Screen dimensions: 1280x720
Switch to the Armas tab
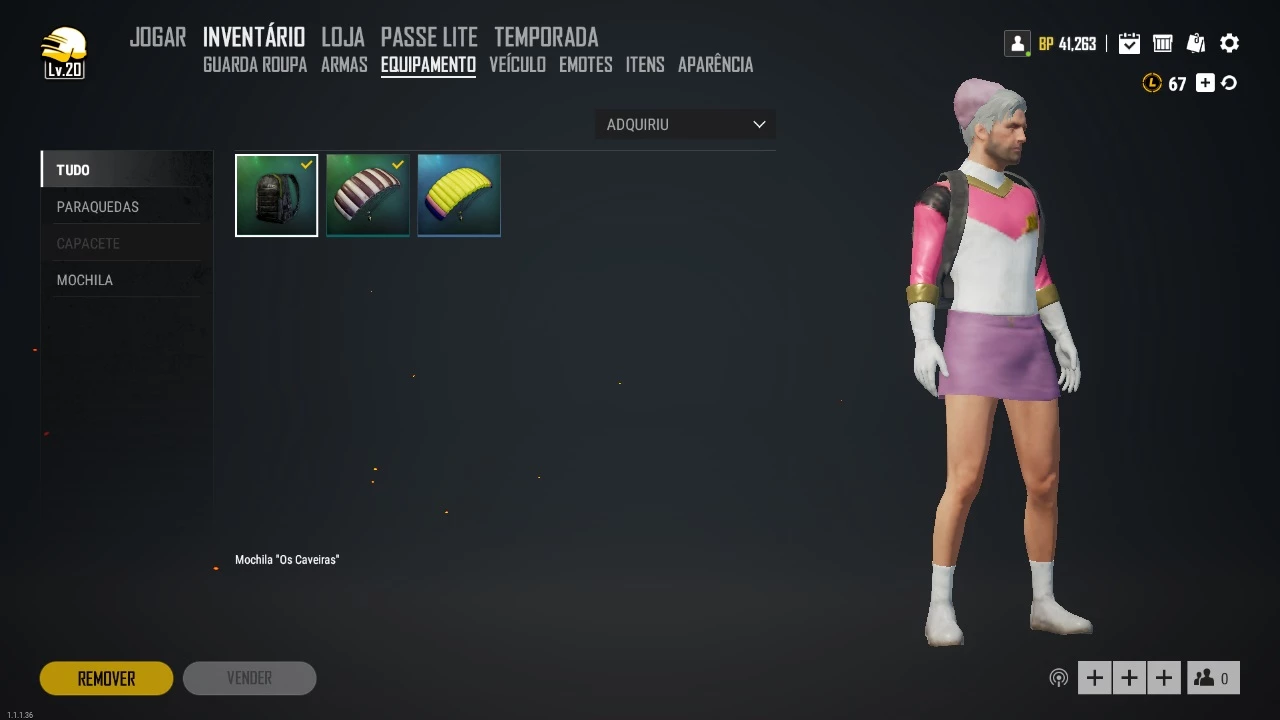coord(344,65)
